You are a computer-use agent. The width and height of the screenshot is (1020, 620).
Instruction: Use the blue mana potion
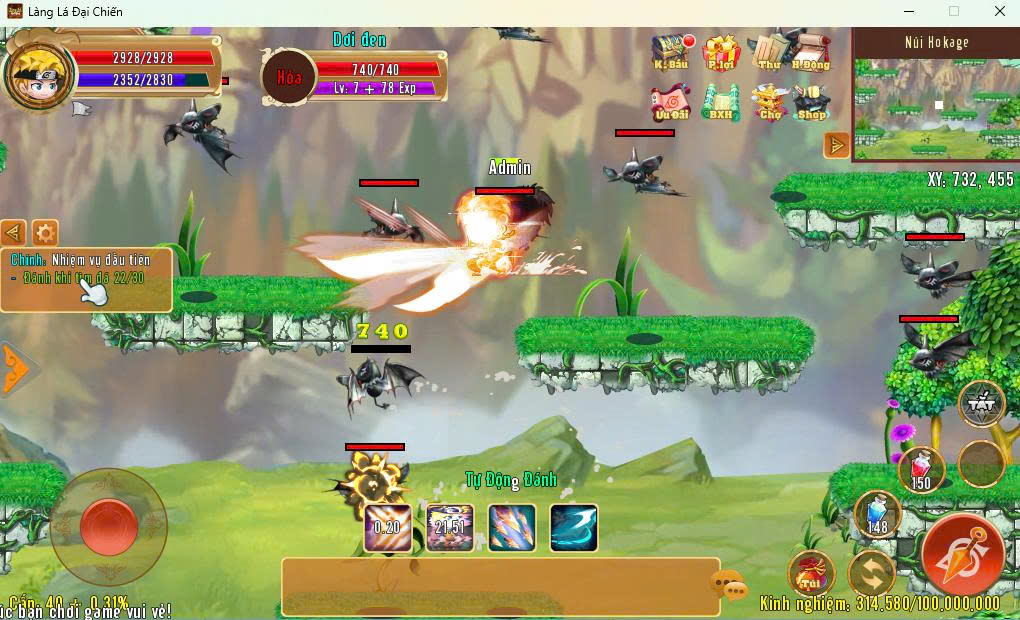click(x=877, y=514)
